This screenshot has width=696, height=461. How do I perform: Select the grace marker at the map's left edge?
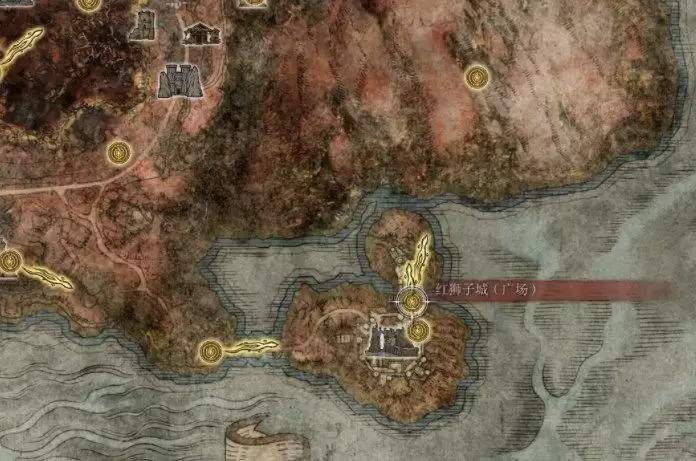coord(11,262)
